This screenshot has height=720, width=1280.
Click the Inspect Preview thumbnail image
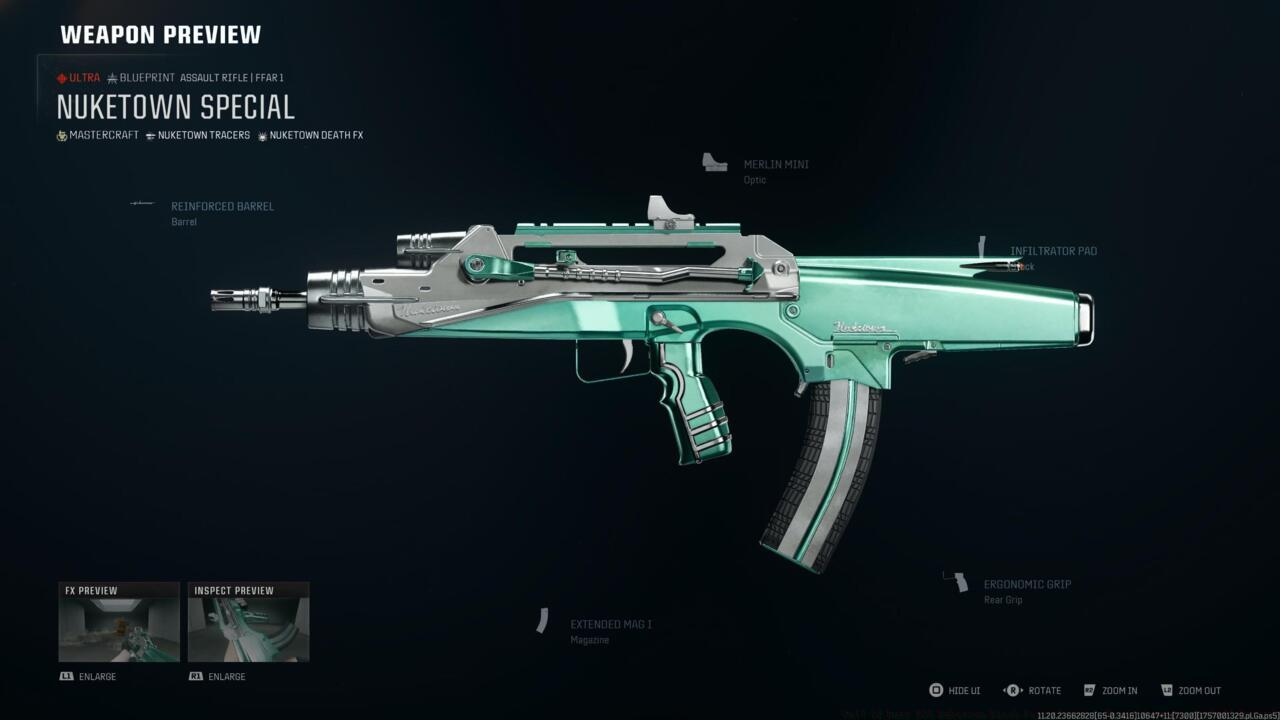tap(247, 628)
